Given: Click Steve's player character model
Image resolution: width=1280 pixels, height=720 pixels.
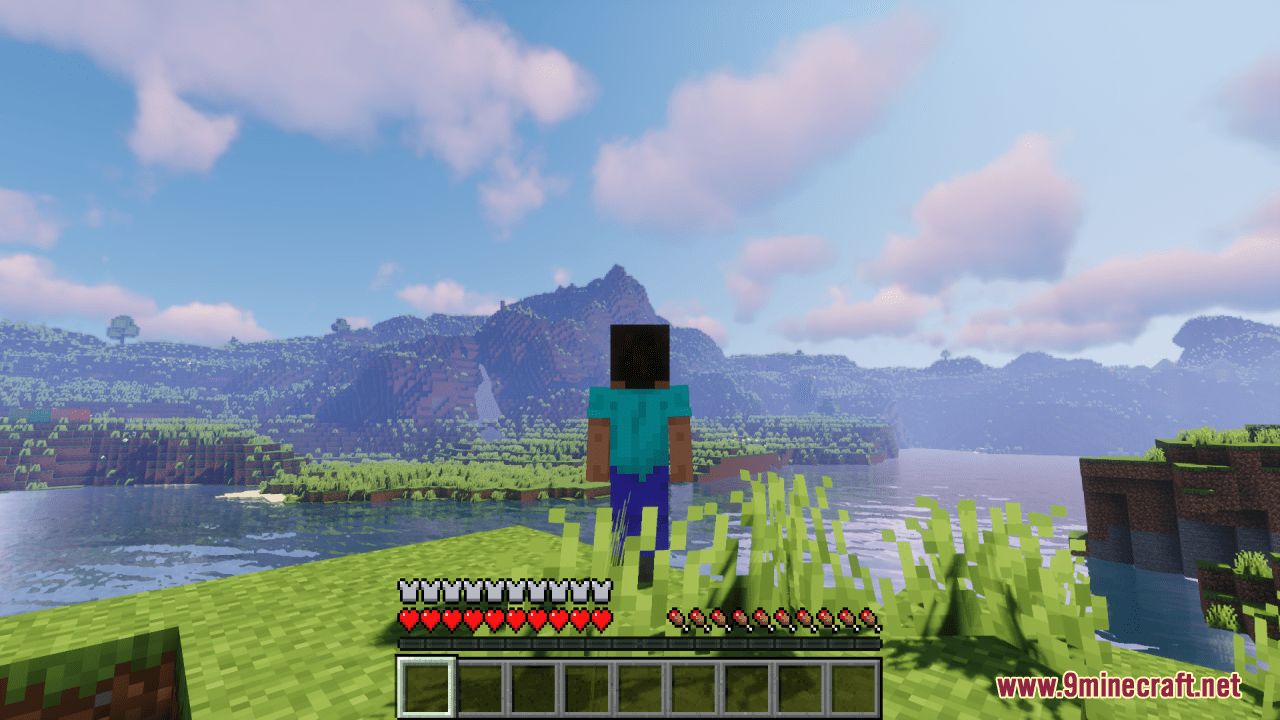Looking at the screenshot, I should pyautogui.click(x=640, y=430).
